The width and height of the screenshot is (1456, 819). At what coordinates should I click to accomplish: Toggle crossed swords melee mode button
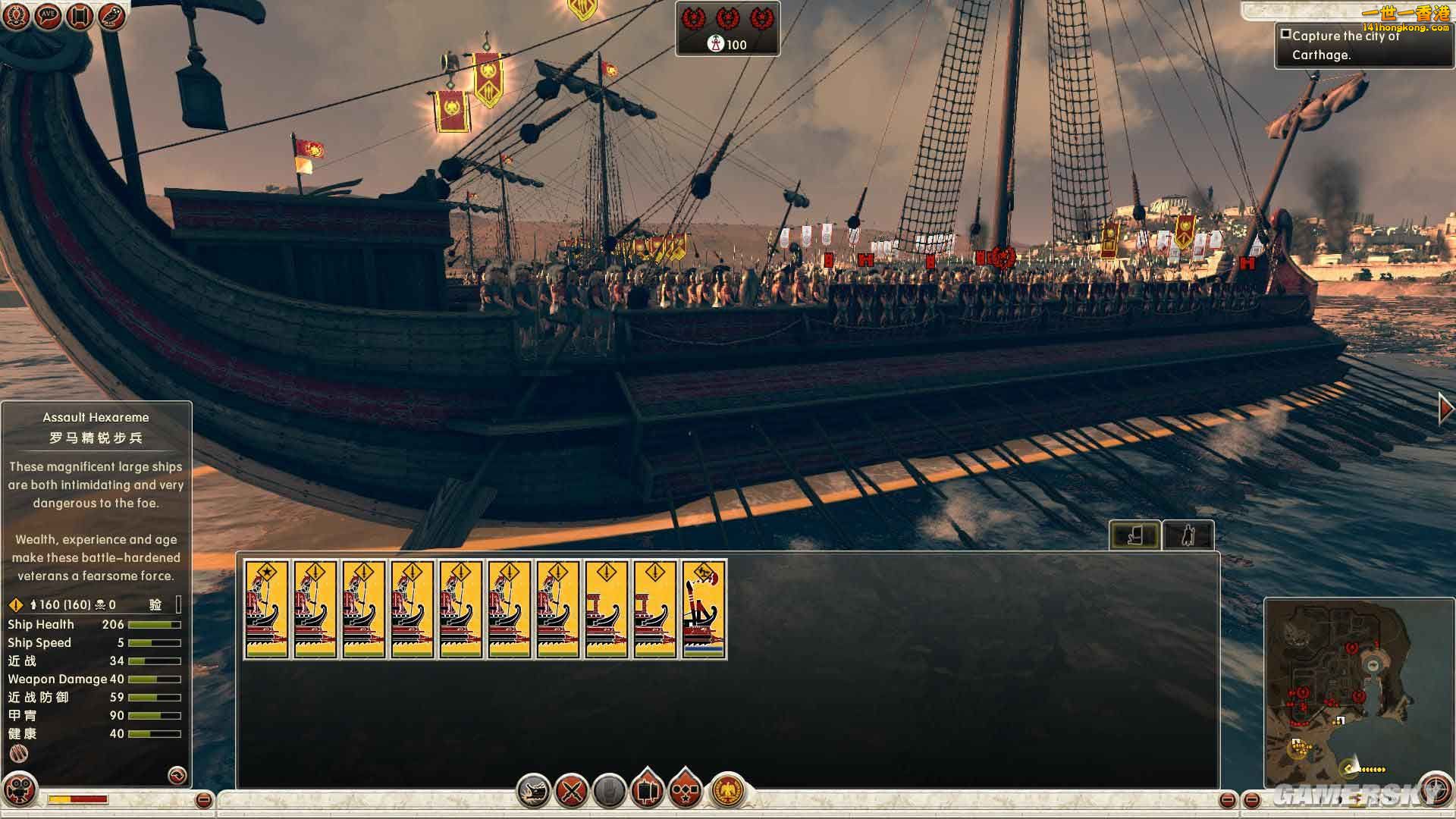(x=572, y=792)
